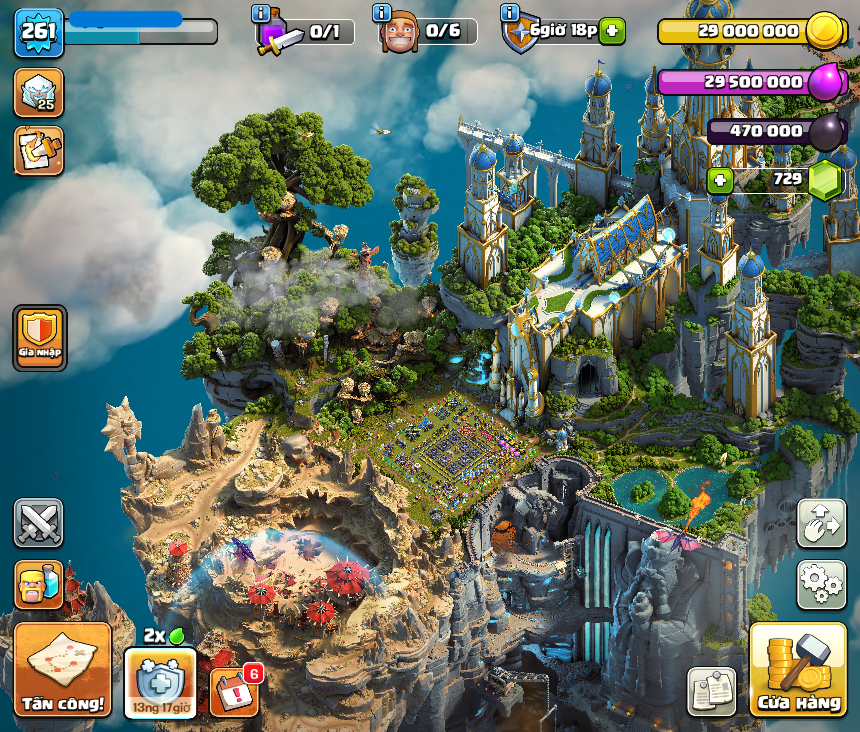The height and width of the screenshot is (732, 860).
Task: Tap the Tấn công! attack button
Action: (62, 669)
